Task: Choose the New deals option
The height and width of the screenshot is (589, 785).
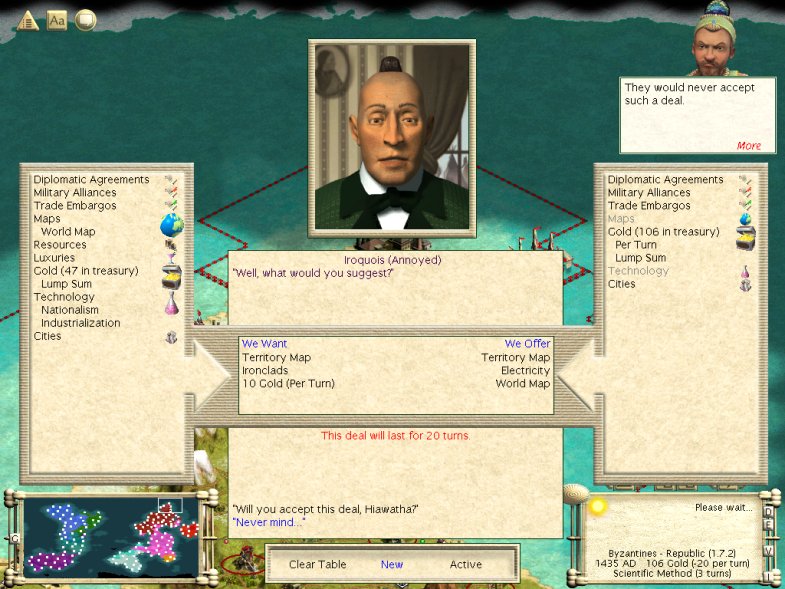Action: pyautogui.click(x=392, y=564)
